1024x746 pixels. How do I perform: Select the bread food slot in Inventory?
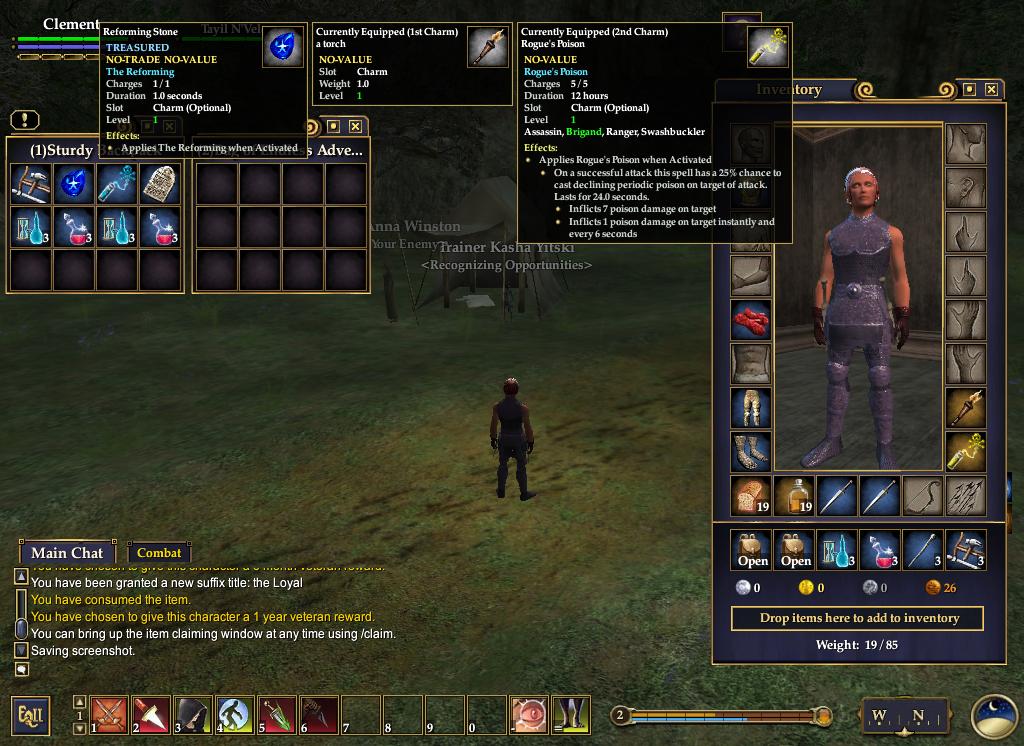point(751,496)
